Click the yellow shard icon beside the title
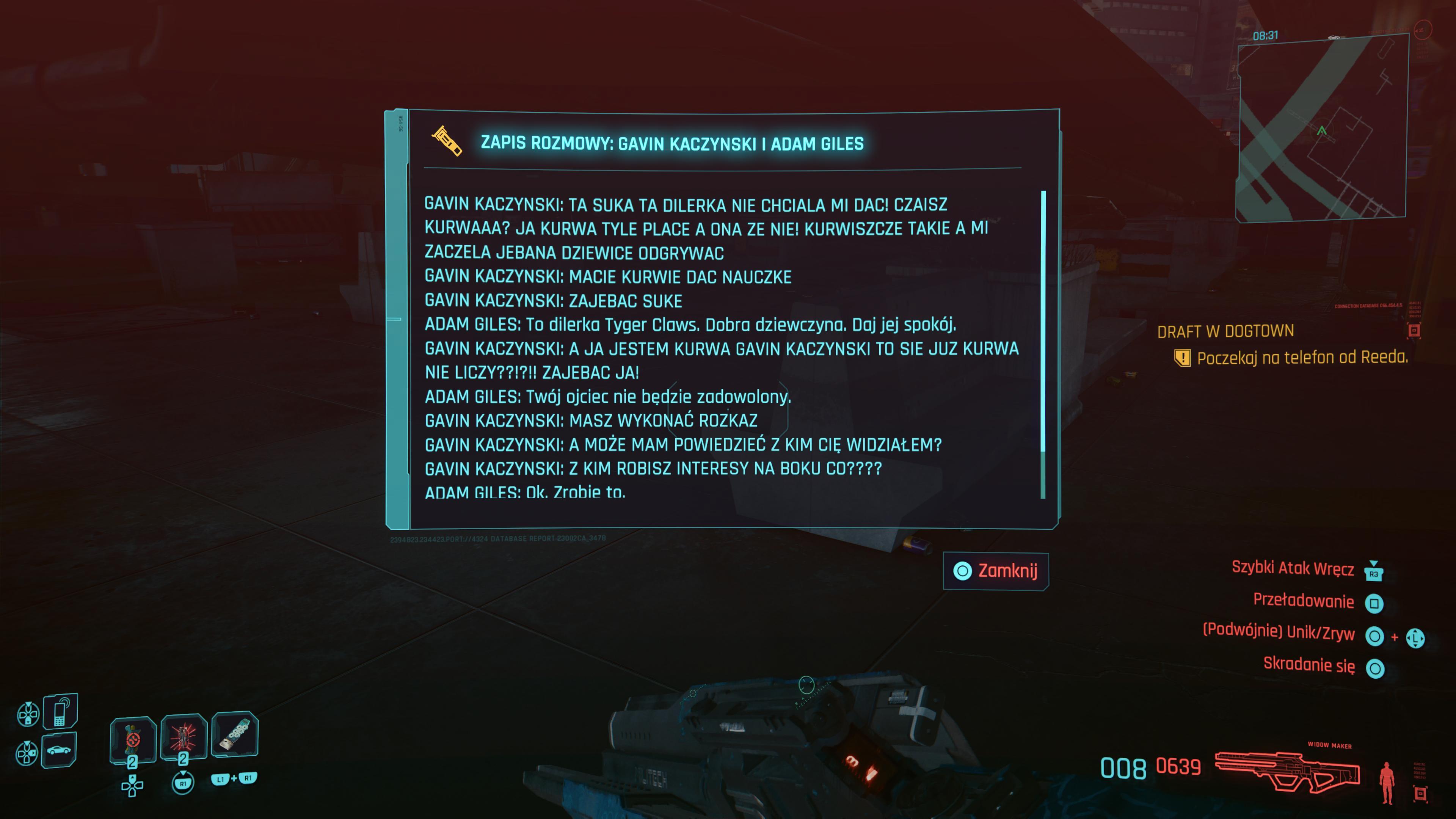 coord(447,141)
